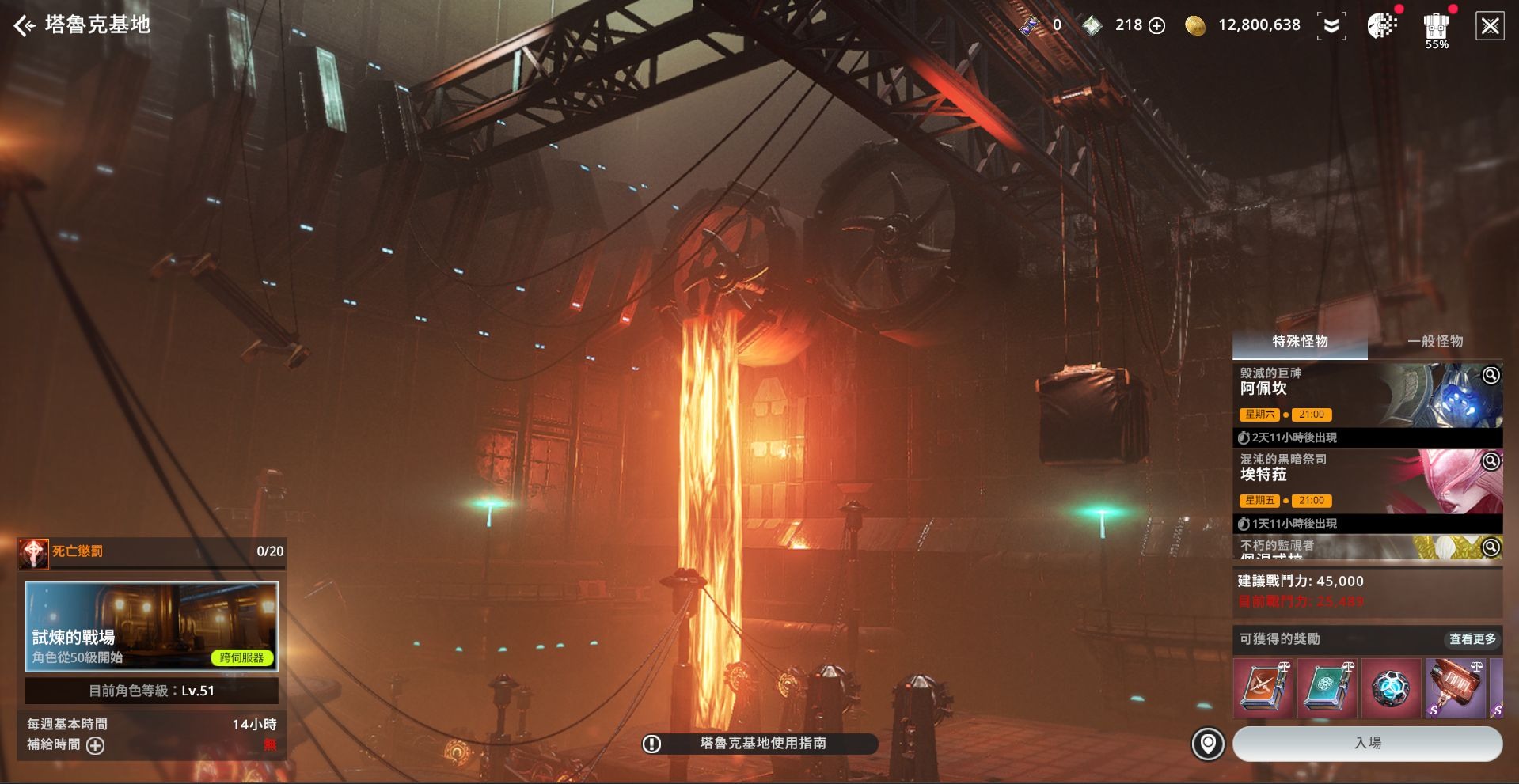The width and height of the screenshot is (1519, 784).
Task: Open the 塔魯克基地使用指南 guide
Action: pos(758,744)
